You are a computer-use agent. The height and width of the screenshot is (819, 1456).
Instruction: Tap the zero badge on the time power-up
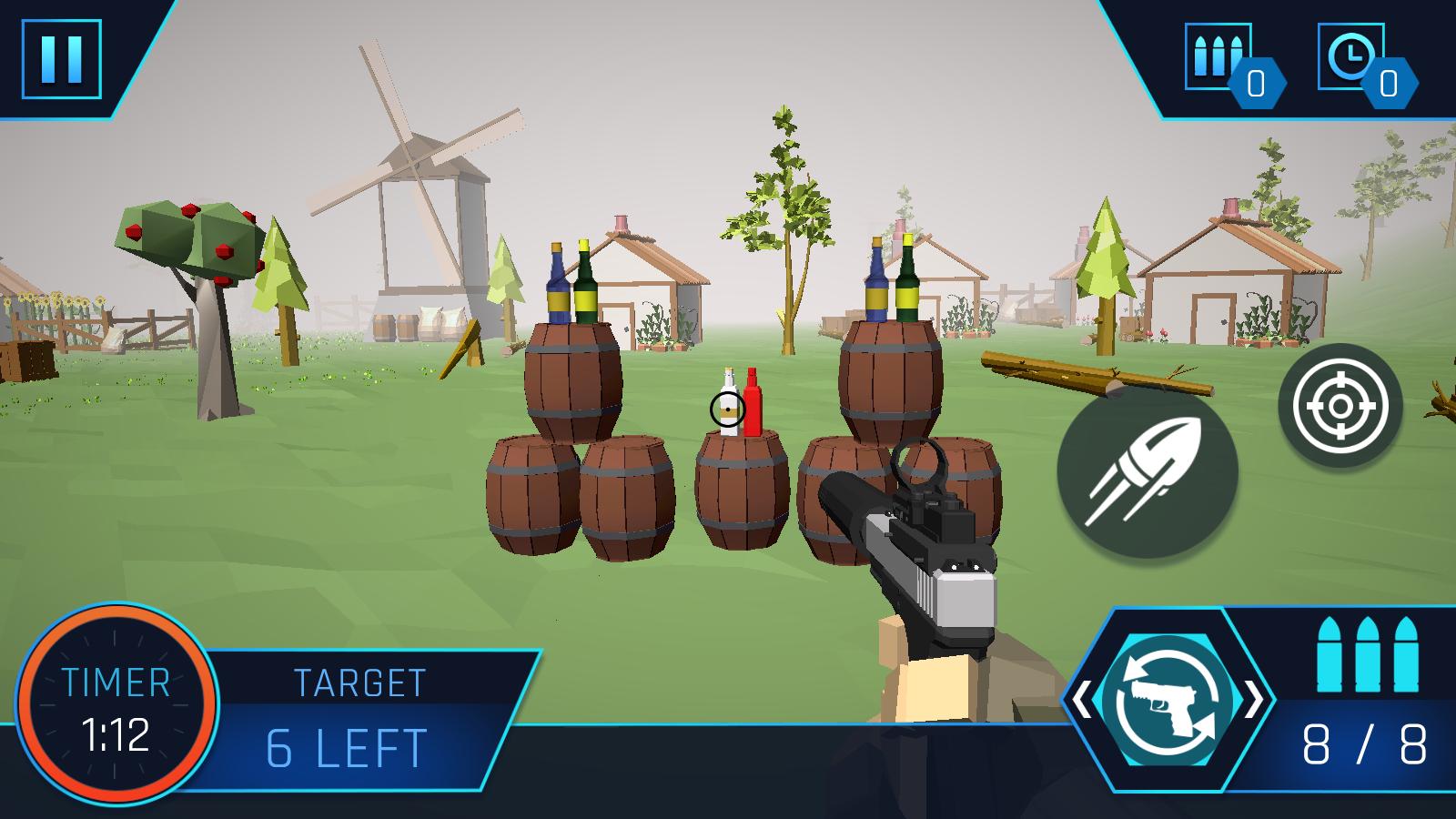[x=1388, y=85]
